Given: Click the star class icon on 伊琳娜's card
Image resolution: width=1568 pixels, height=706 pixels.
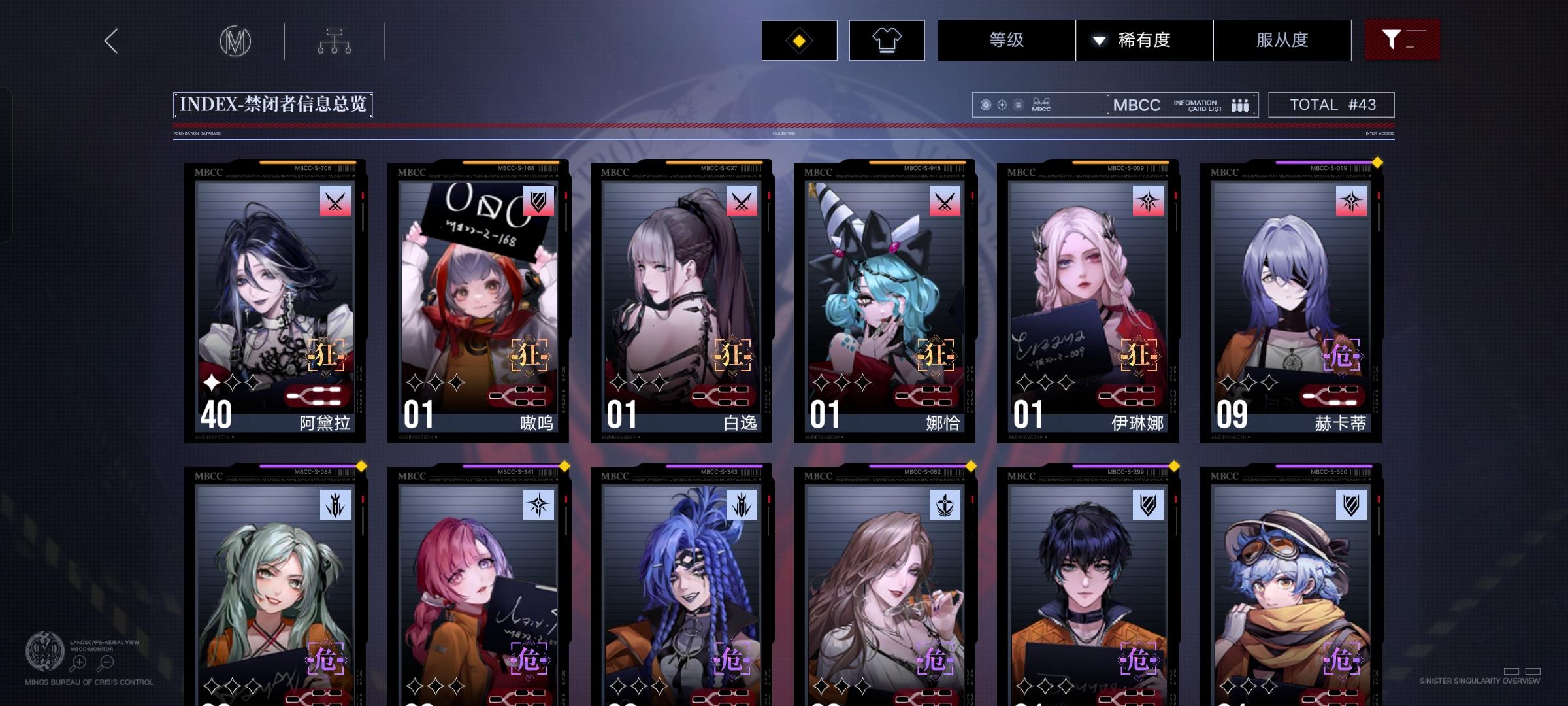Looking at the screenshot, I should [1150, 201].
